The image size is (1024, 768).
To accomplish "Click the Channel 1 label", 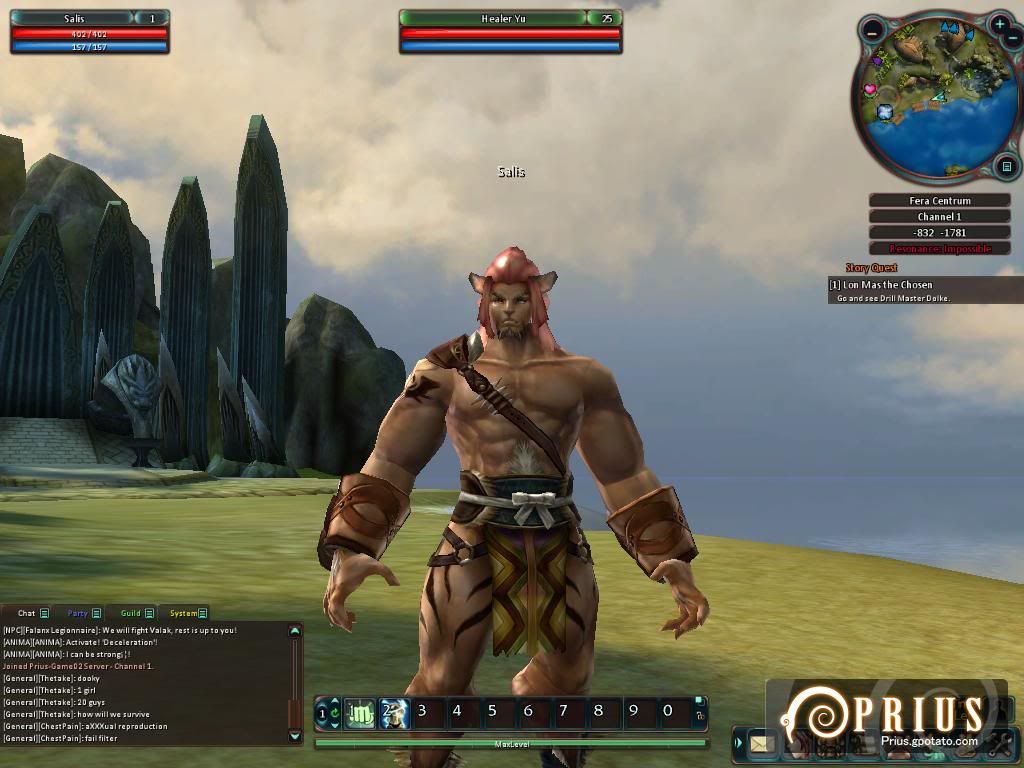I will click(939, 217).
